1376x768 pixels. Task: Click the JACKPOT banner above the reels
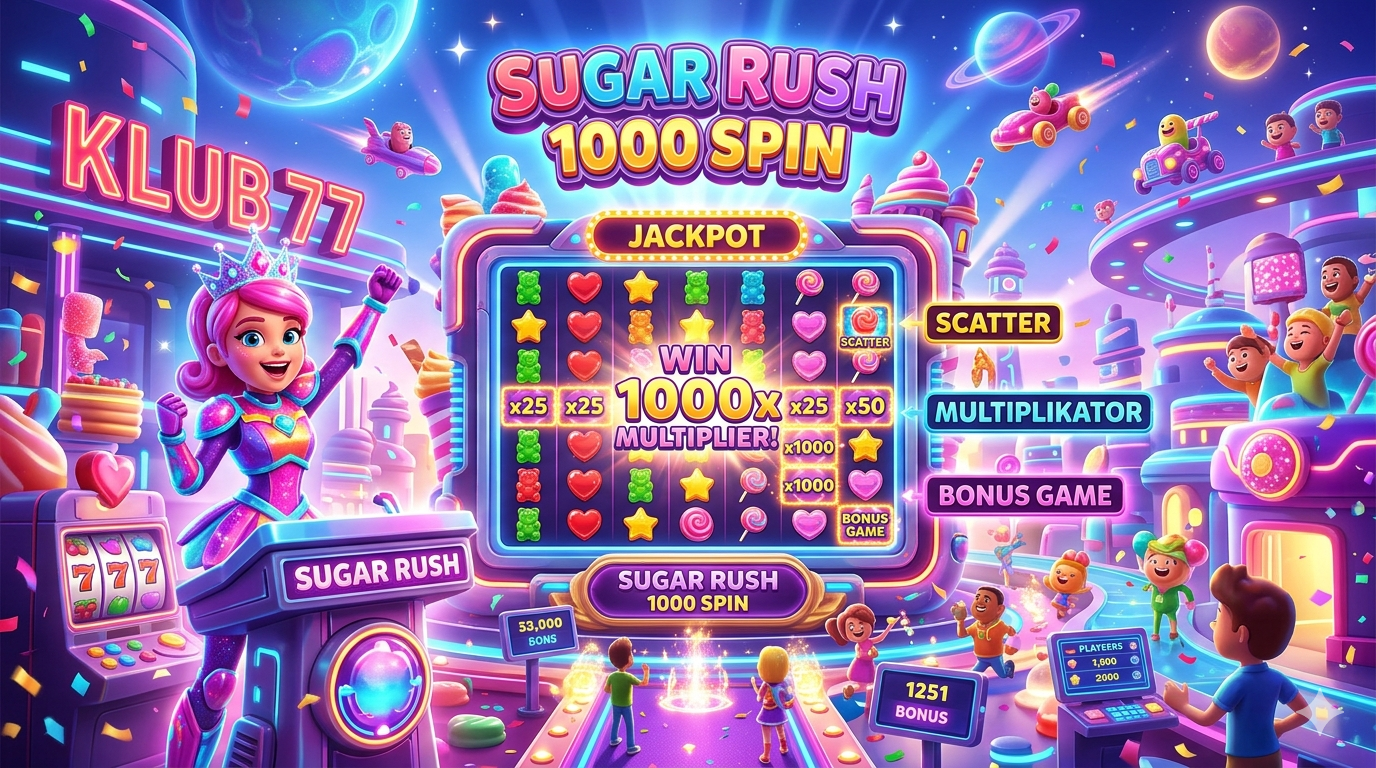pyautogui.click(x=697, y=237)
